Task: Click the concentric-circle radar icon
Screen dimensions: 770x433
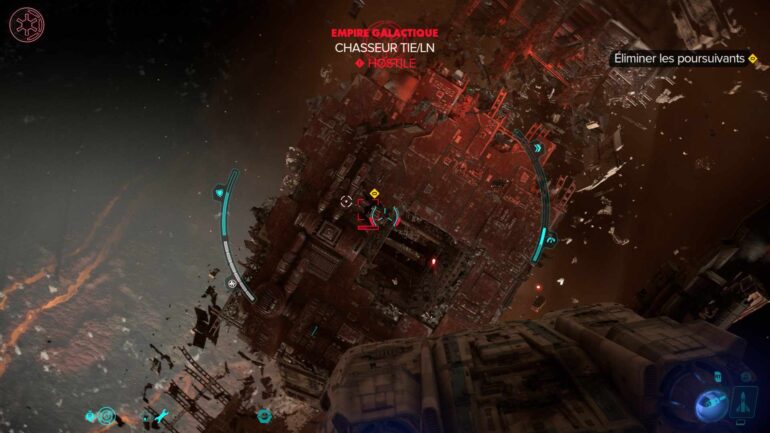Action: coord(107,415)
